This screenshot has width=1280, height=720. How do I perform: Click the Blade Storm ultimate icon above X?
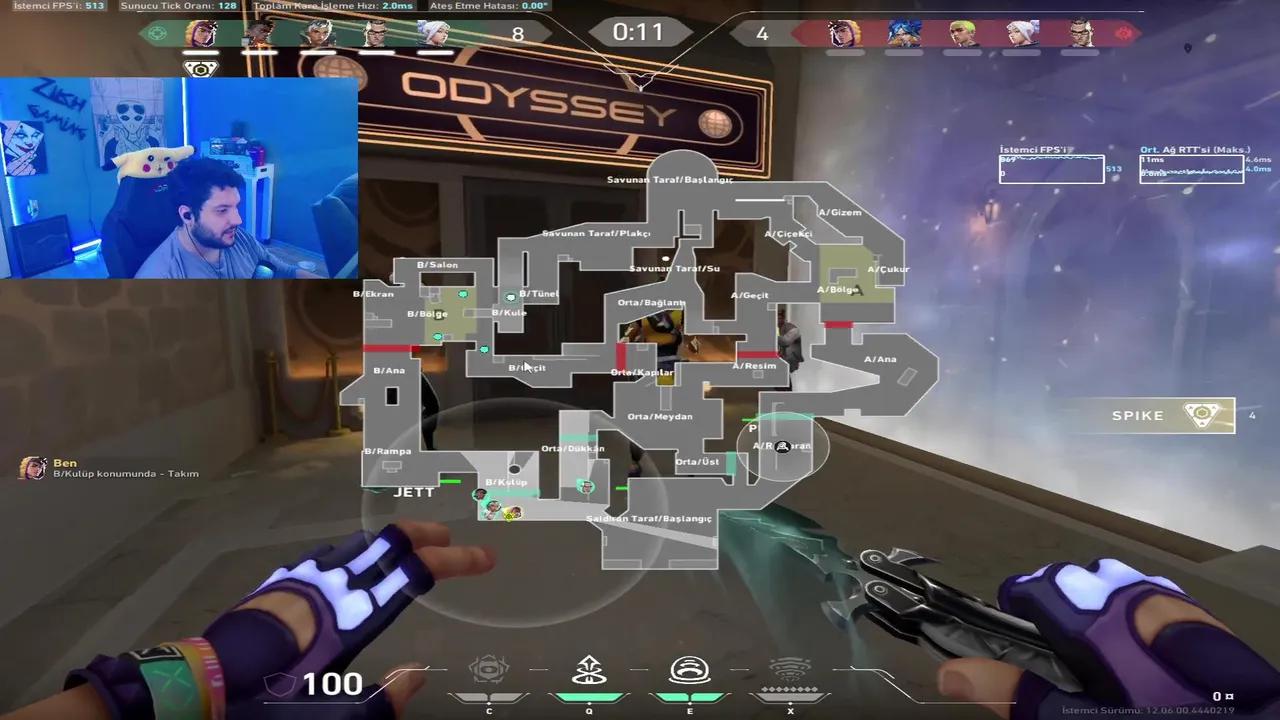tap(790, 667)
